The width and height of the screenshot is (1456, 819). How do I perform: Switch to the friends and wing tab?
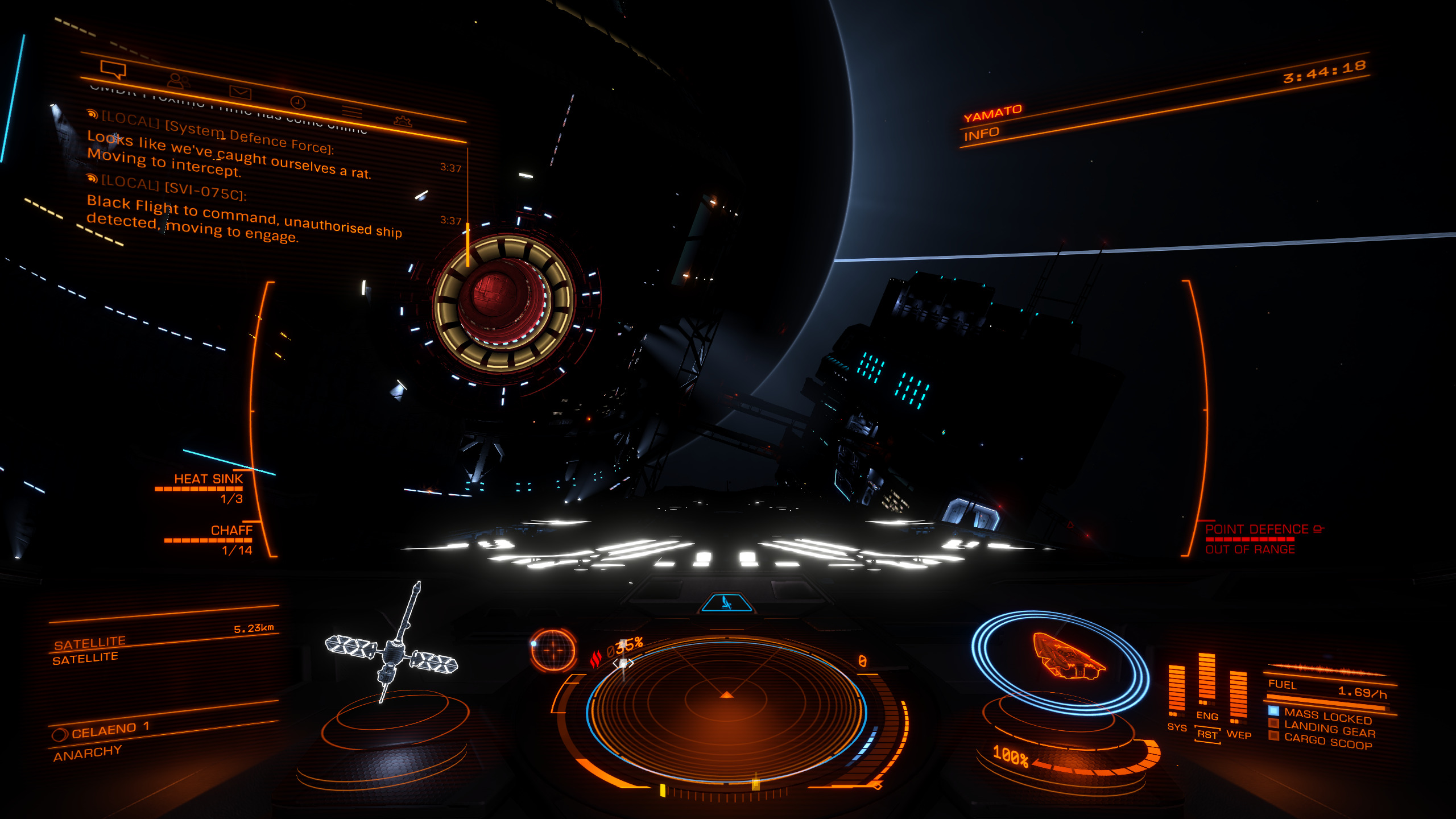coord(179,81)
